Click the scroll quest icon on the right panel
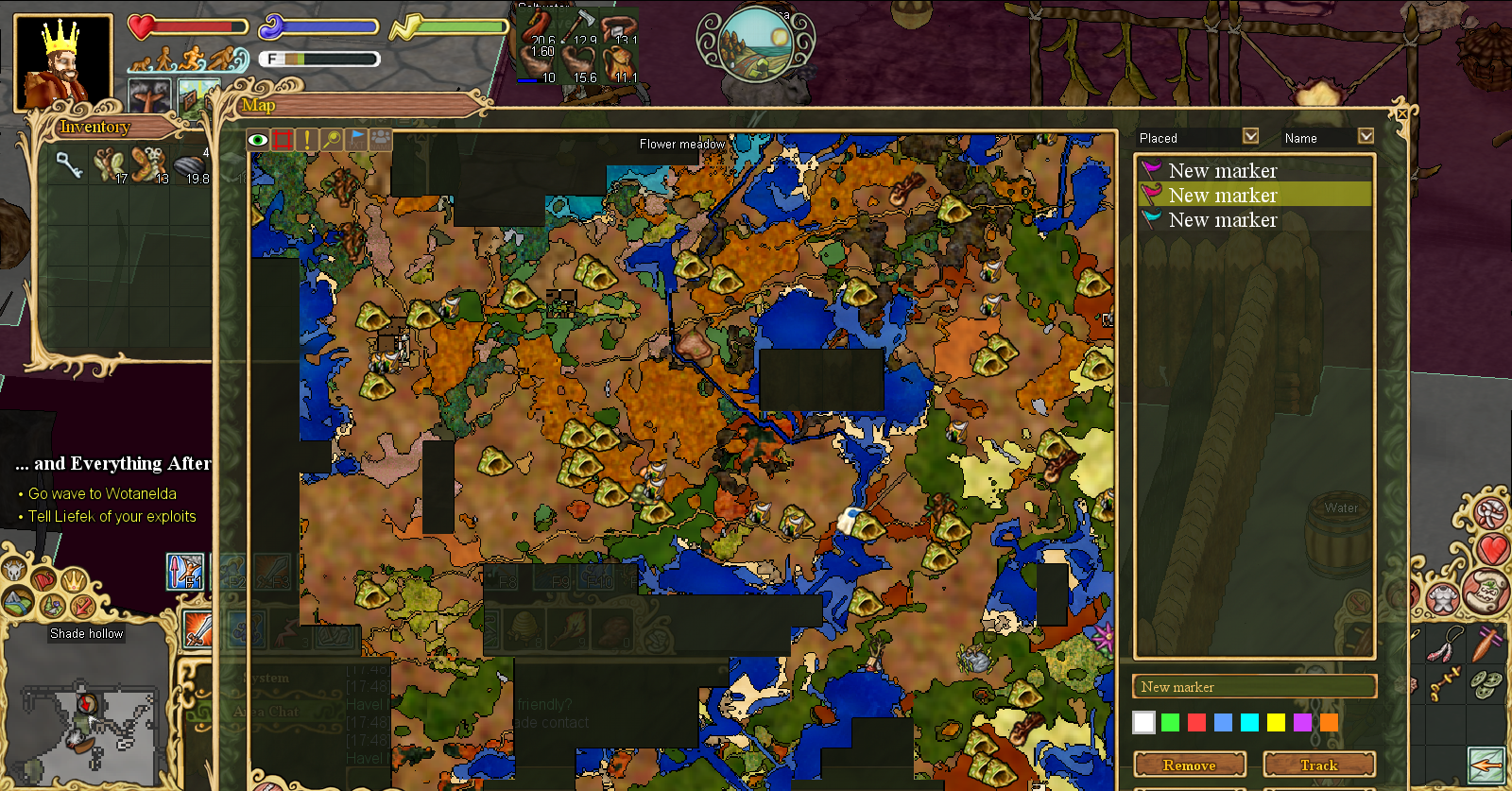This screenshot has height=791, width=1512. point(1485,593)
